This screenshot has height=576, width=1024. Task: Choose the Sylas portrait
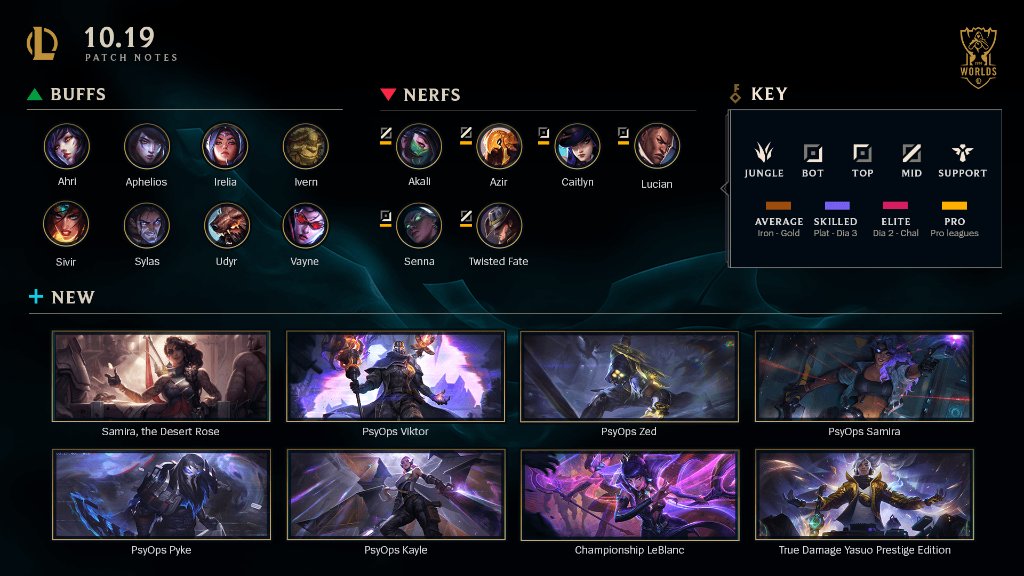pos(147,225)
